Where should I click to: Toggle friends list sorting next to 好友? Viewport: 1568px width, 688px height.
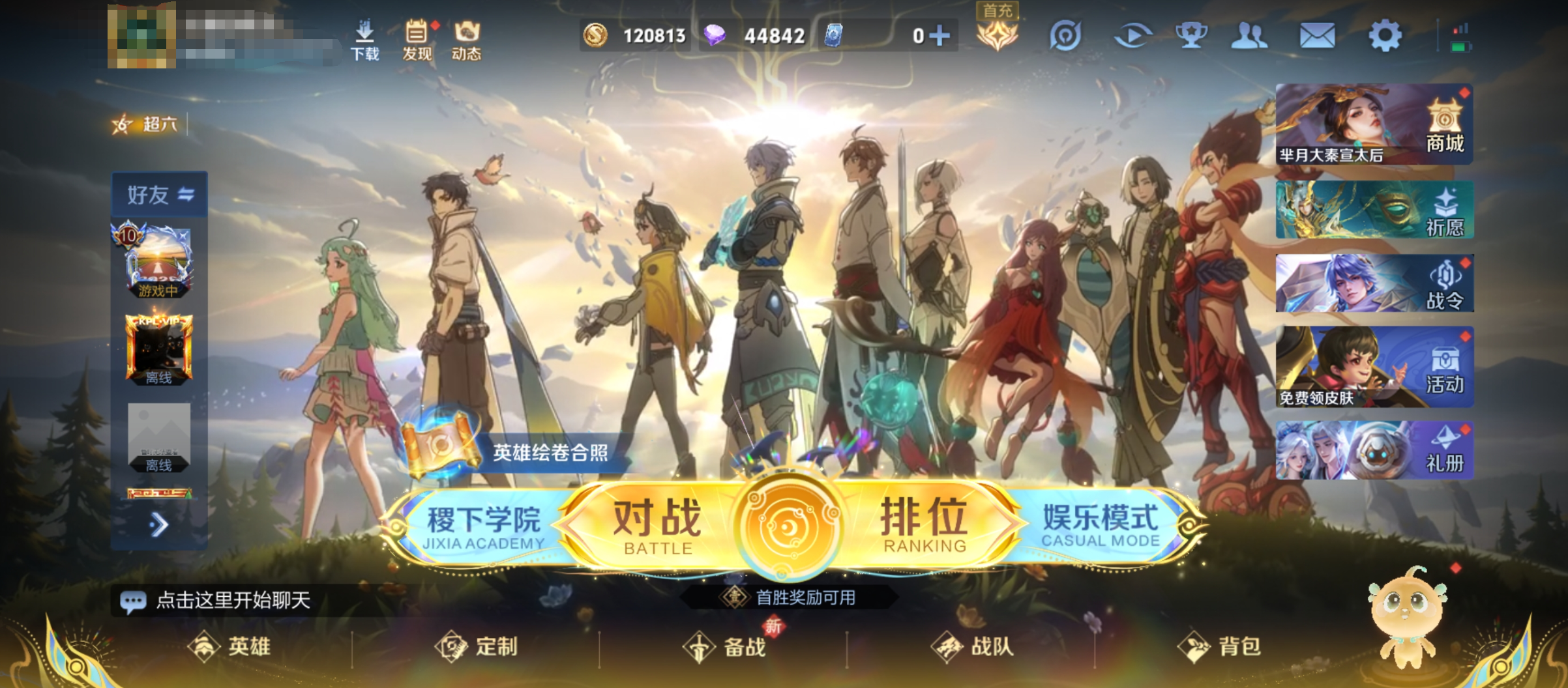point(187,193)
